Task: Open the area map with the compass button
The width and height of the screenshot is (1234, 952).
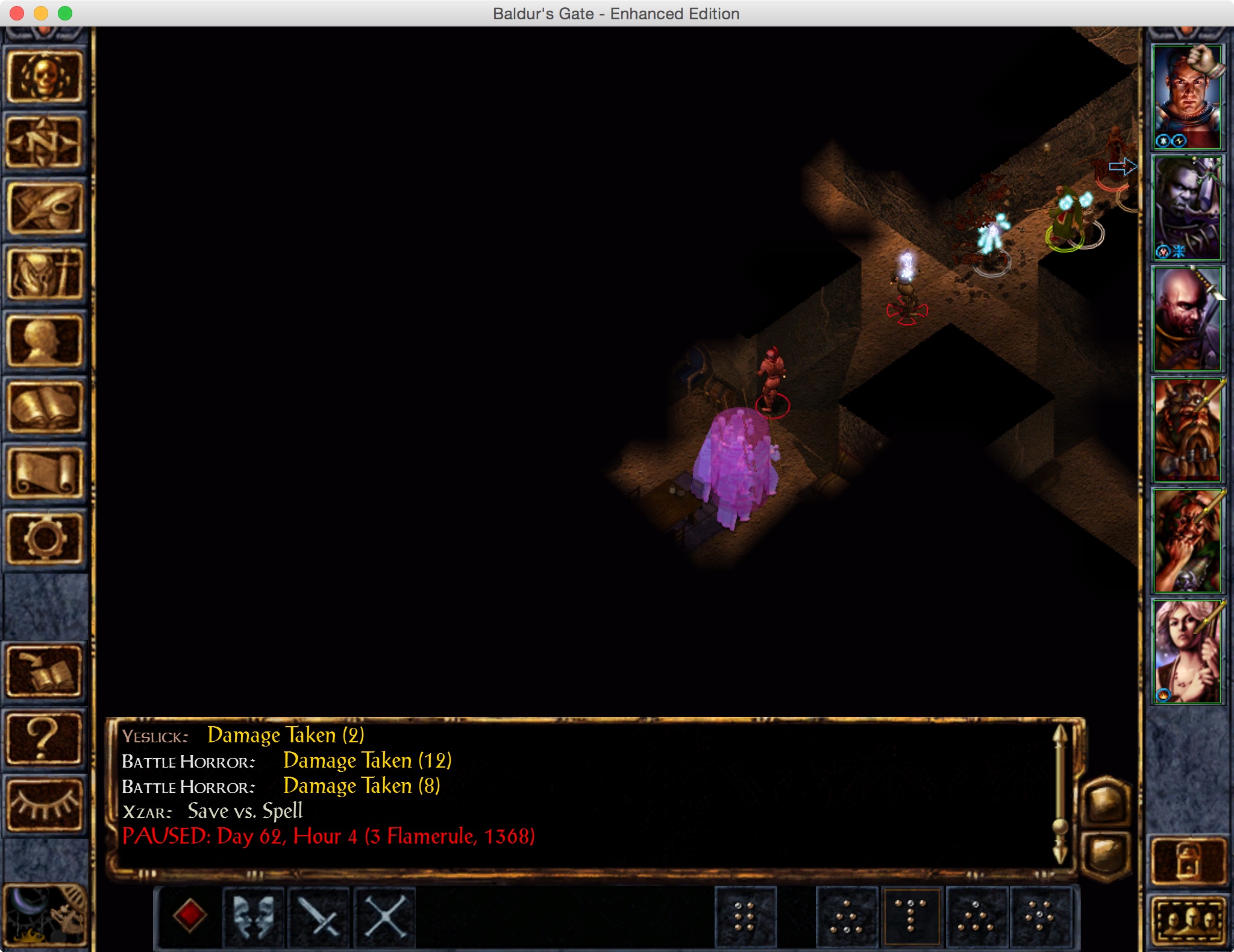Action: (x=45, y=143)
